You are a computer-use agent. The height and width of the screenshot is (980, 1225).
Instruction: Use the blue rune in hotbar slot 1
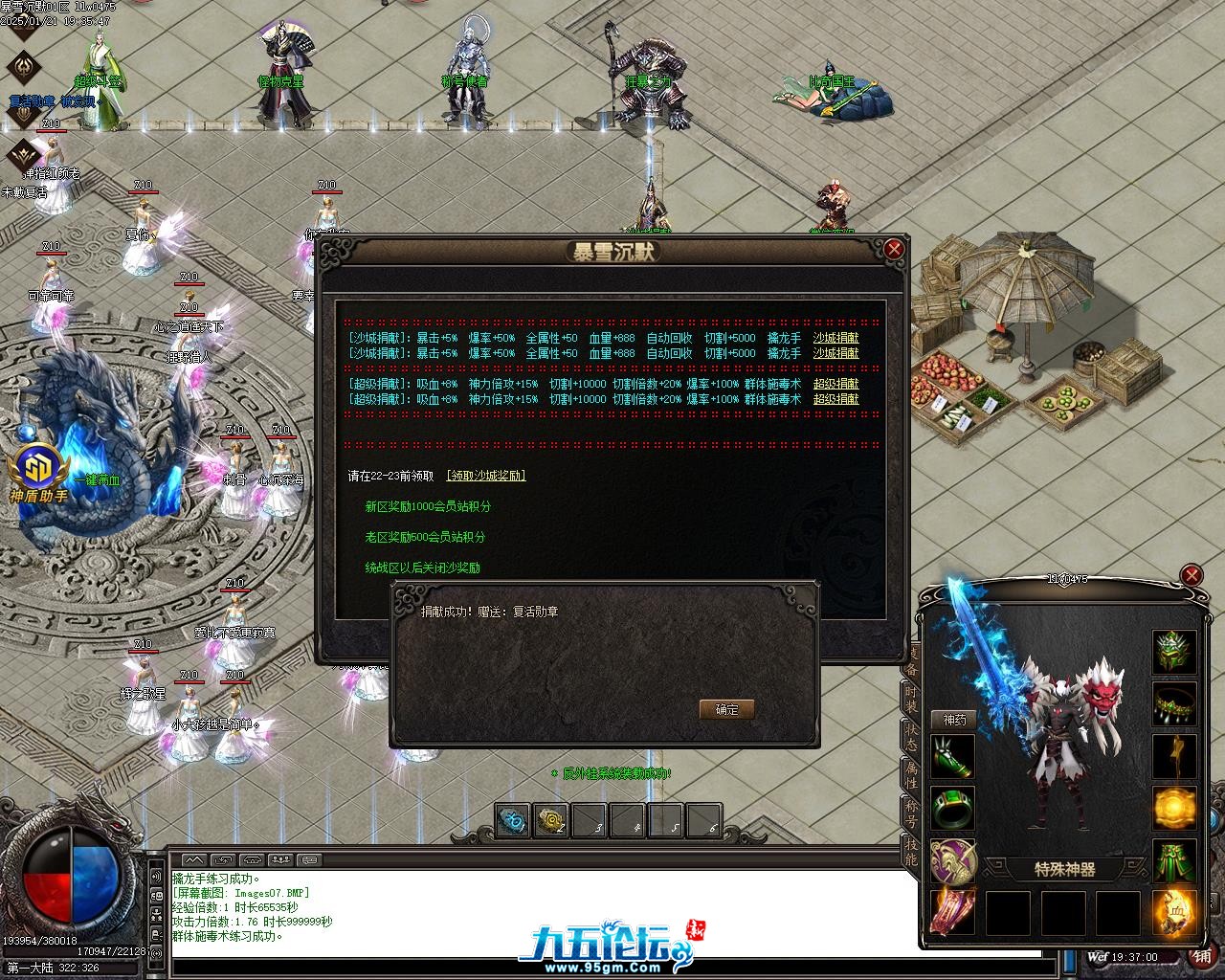tap(513, 821)
